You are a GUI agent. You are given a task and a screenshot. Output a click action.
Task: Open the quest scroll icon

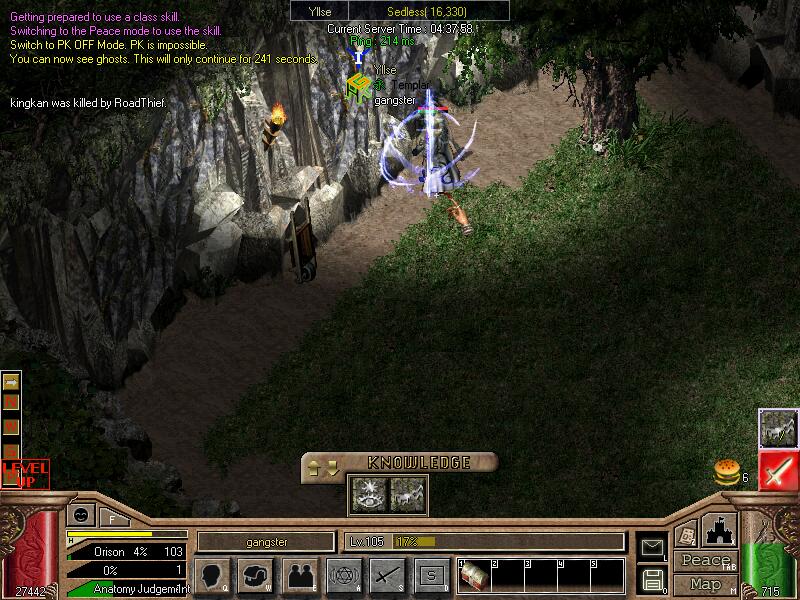[686, 533]
